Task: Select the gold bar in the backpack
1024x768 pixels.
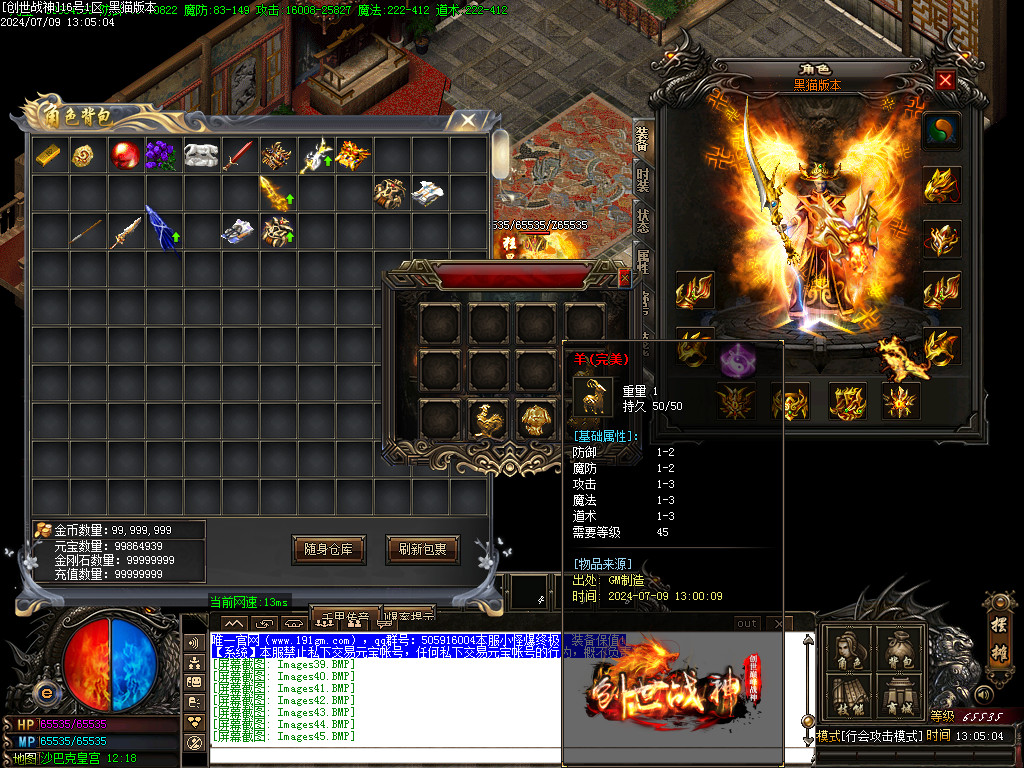Action: (x=49, y=155)
